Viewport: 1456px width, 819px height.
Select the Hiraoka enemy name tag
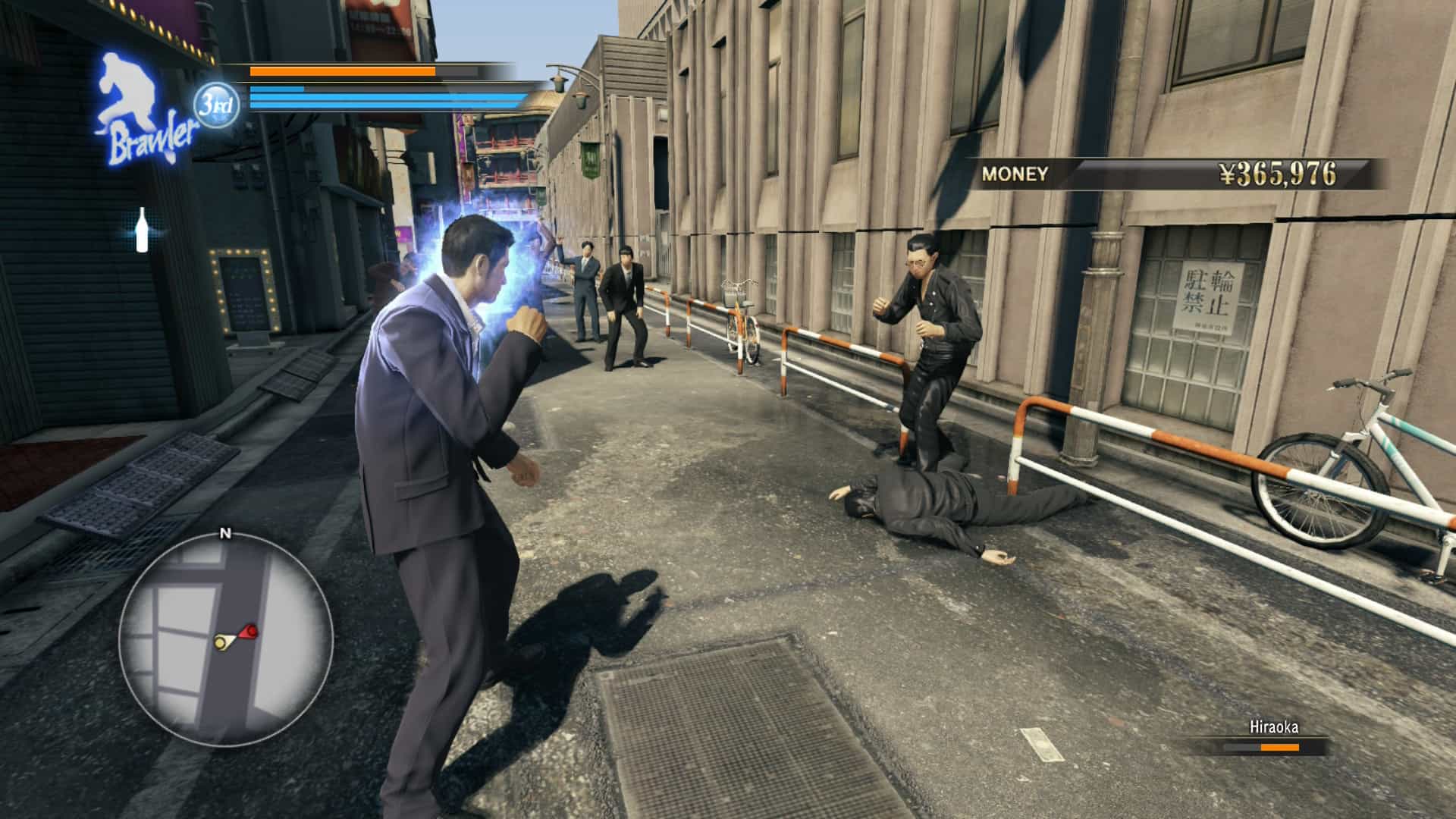click(1273, 727)
